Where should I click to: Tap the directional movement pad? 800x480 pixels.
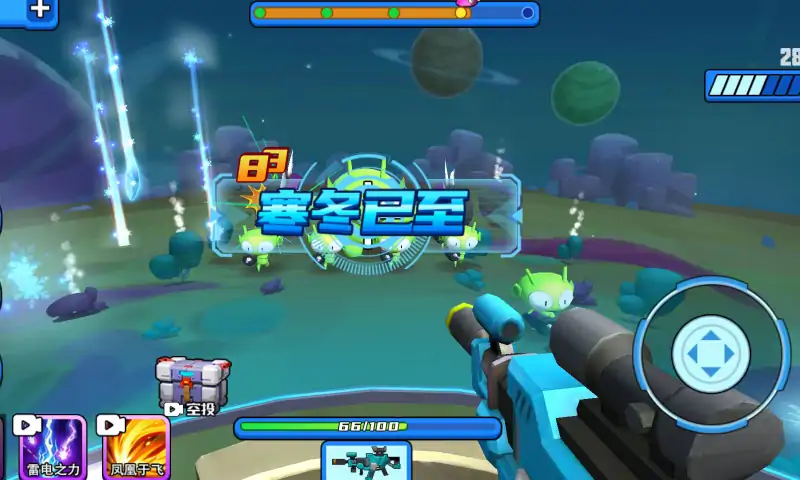tap(710, 349)
